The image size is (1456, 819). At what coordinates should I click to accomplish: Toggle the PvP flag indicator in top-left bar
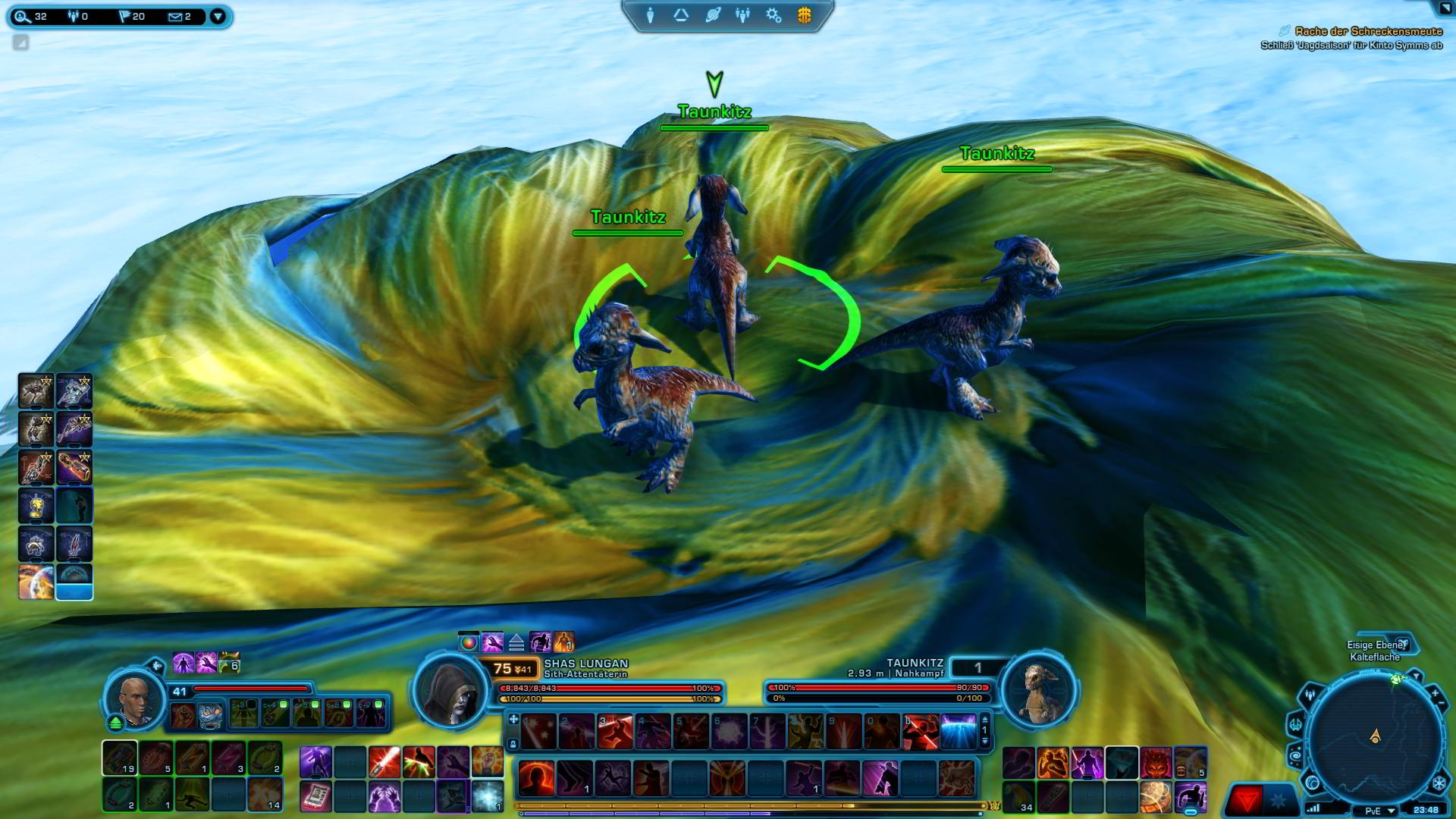point(125,16)
